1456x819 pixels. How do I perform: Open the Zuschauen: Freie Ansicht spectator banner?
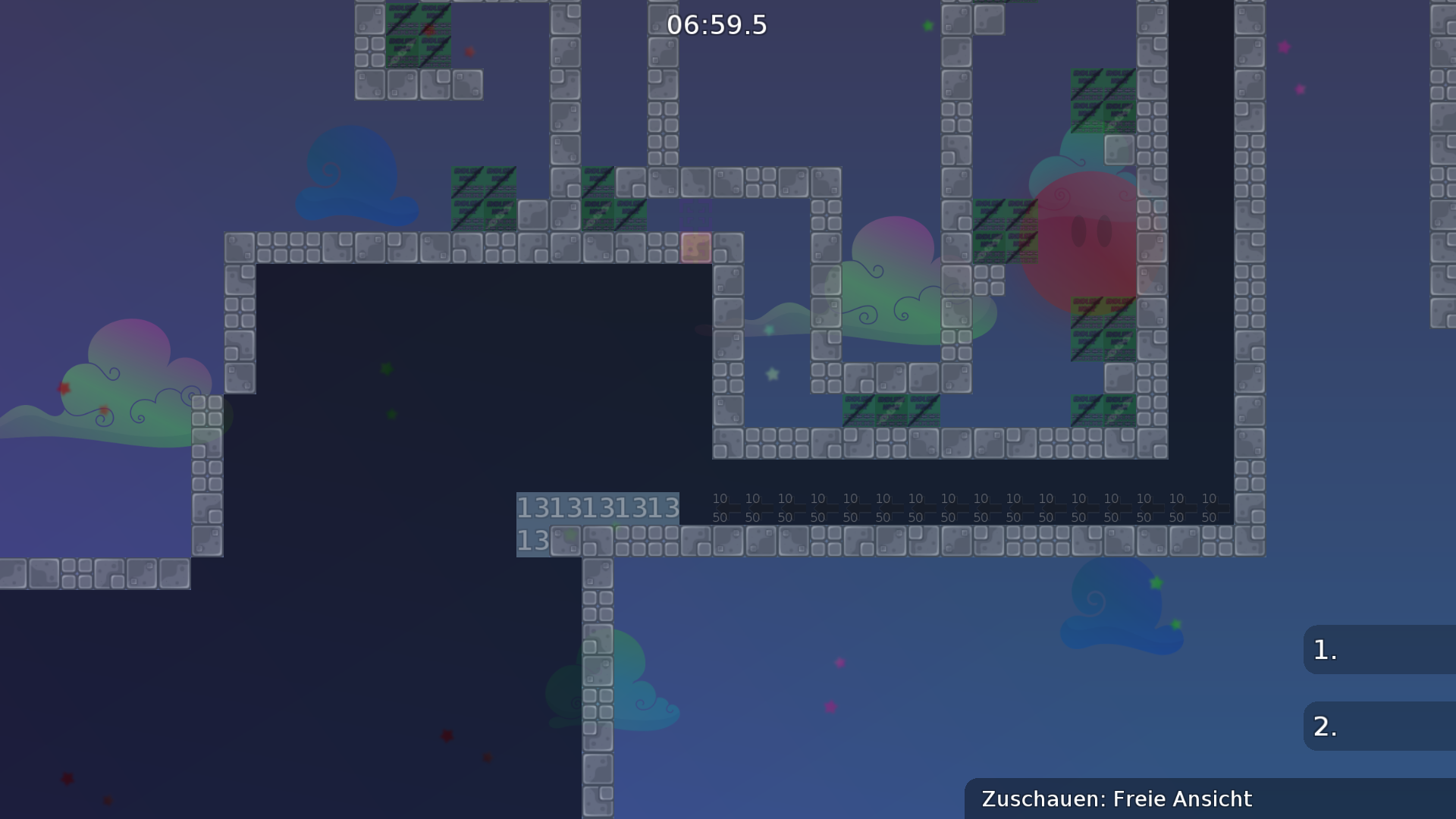click(1116, 799)
